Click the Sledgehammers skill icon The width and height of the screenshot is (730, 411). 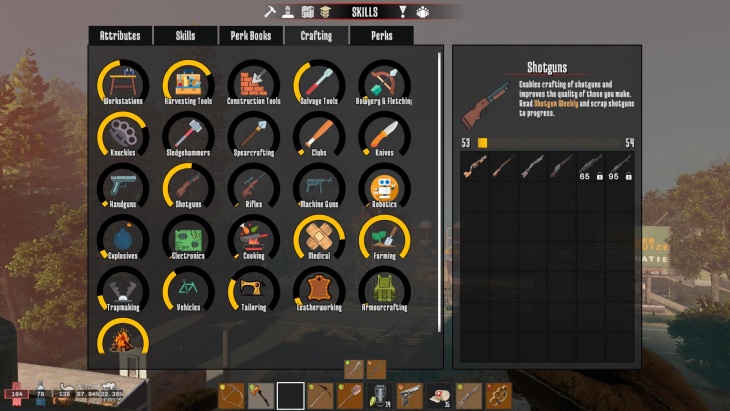coord(188,133)
